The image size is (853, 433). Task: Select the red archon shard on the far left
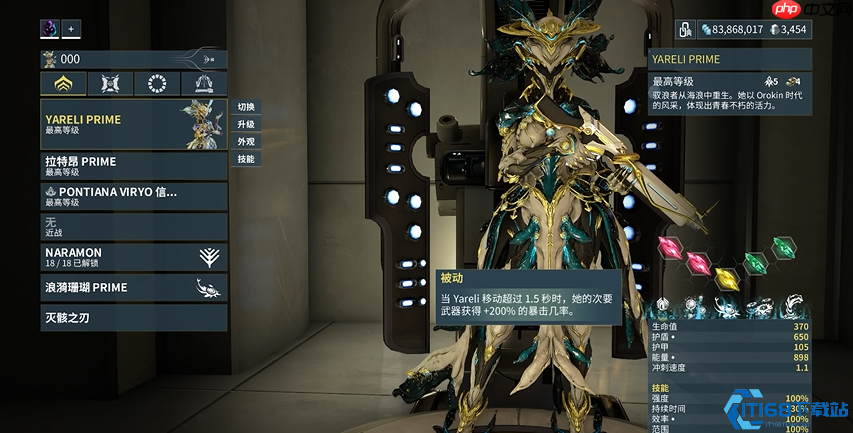coord(669,247)
